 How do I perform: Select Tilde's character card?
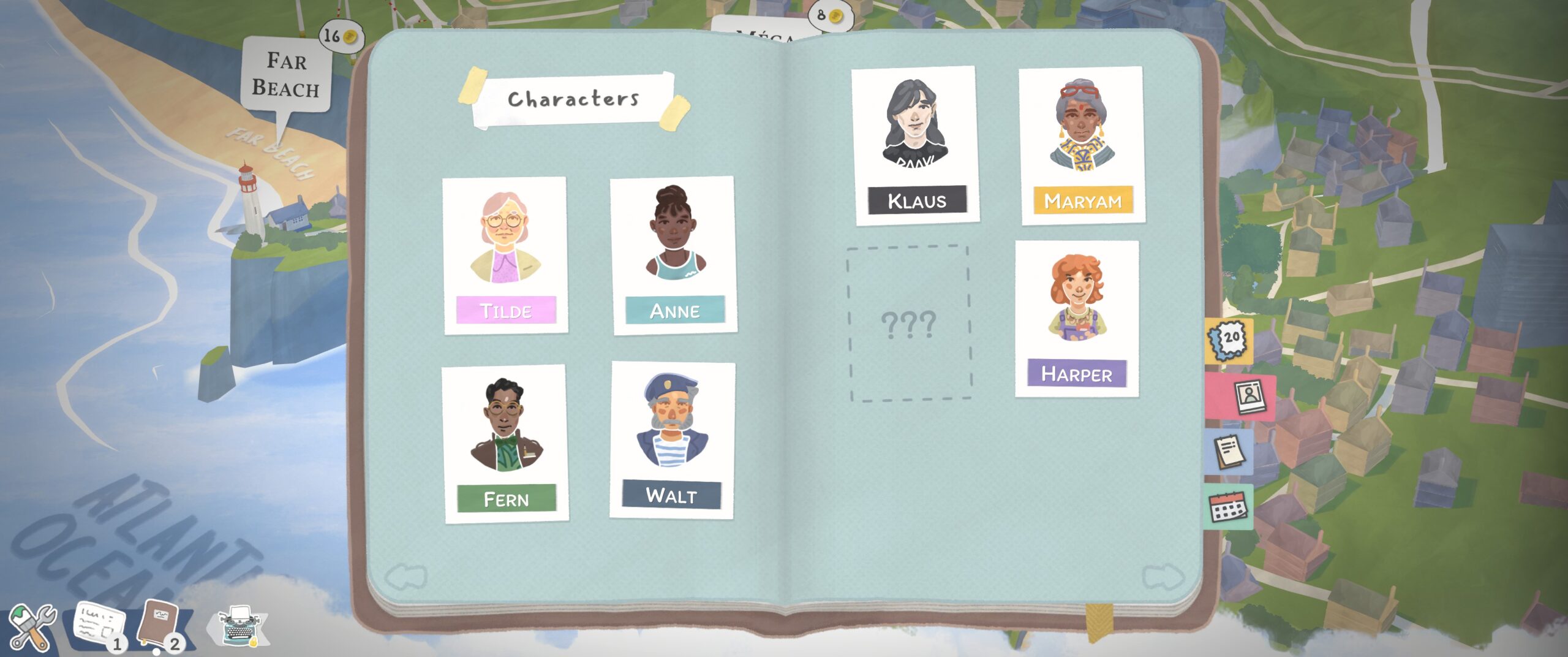click(505, 255)
